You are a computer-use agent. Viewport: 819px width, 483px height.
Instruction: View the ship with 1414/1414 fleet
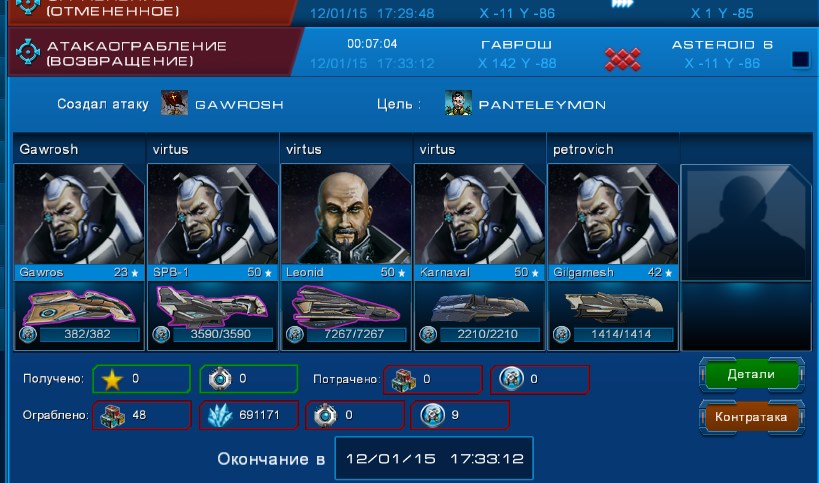tap(613, 304)
